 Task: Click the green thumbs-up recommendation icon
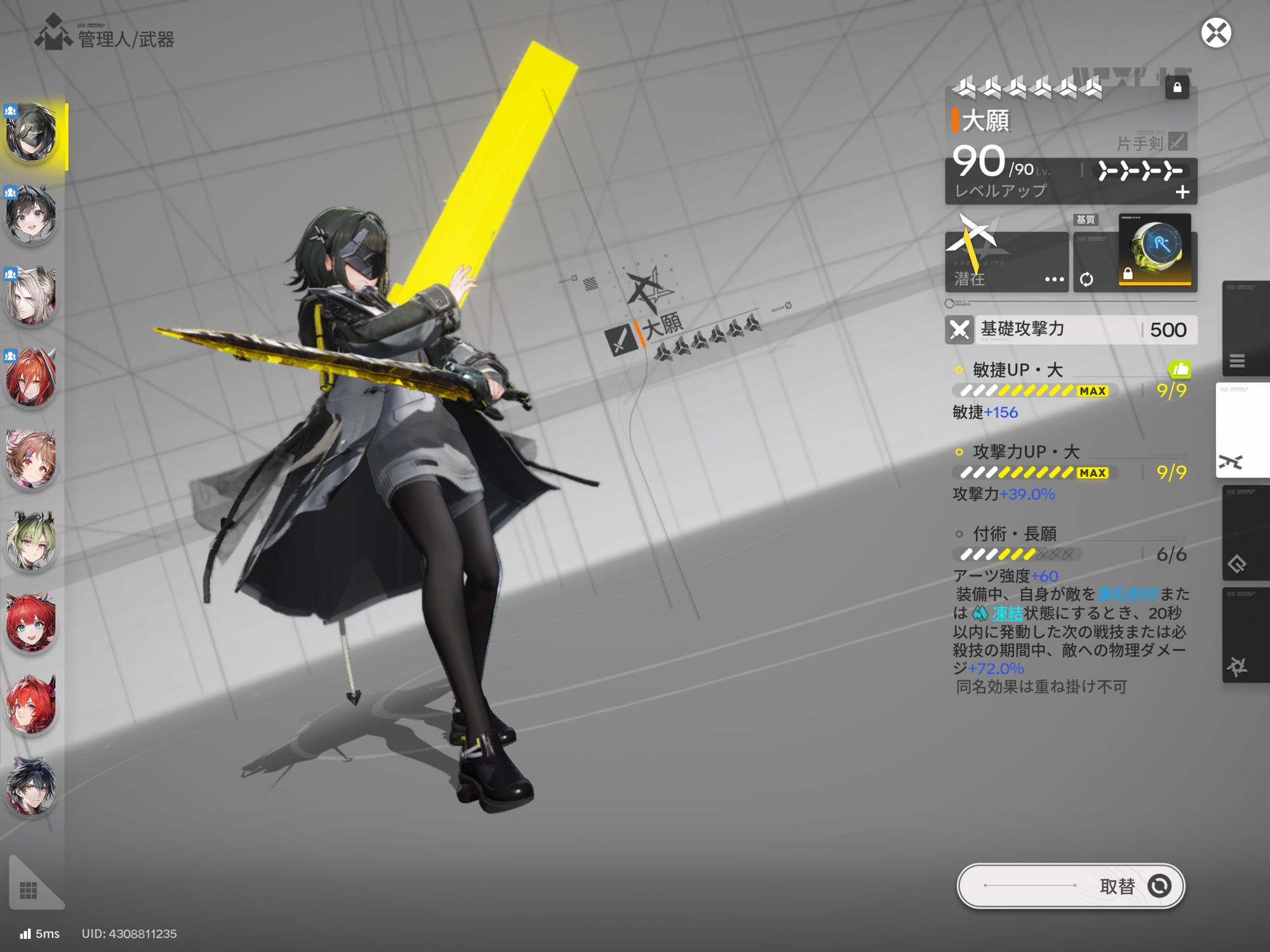pyautogui.click(x=1179, y=369)
